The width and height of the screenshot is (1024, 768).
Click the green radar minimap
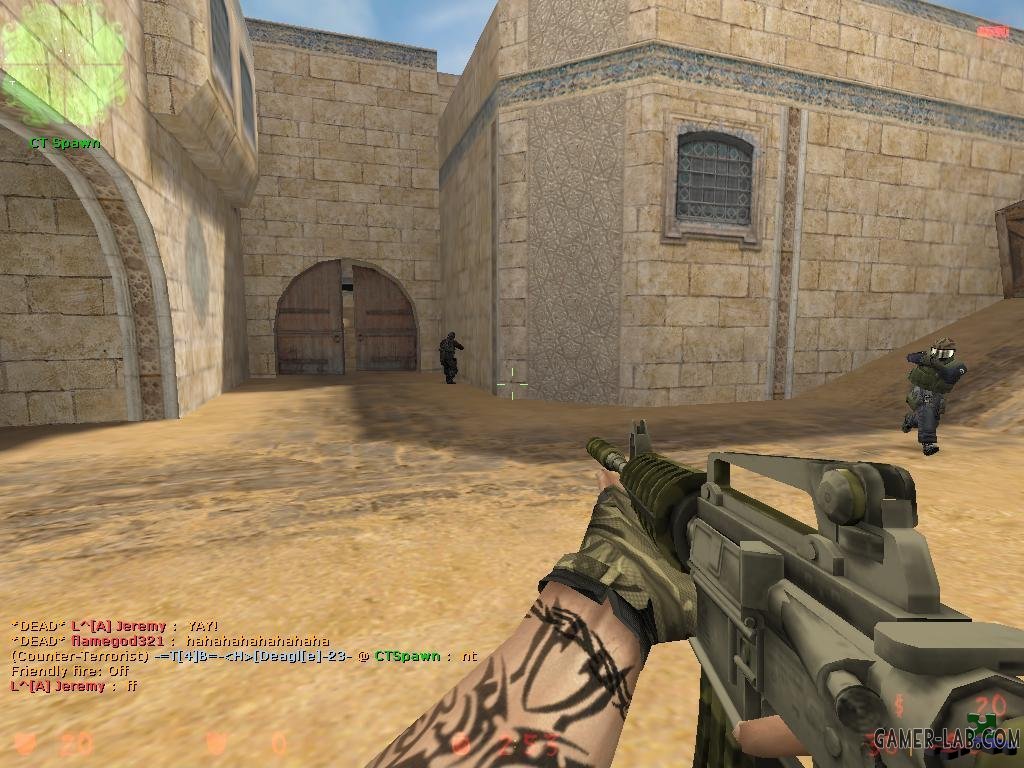(x=62, y=62)
